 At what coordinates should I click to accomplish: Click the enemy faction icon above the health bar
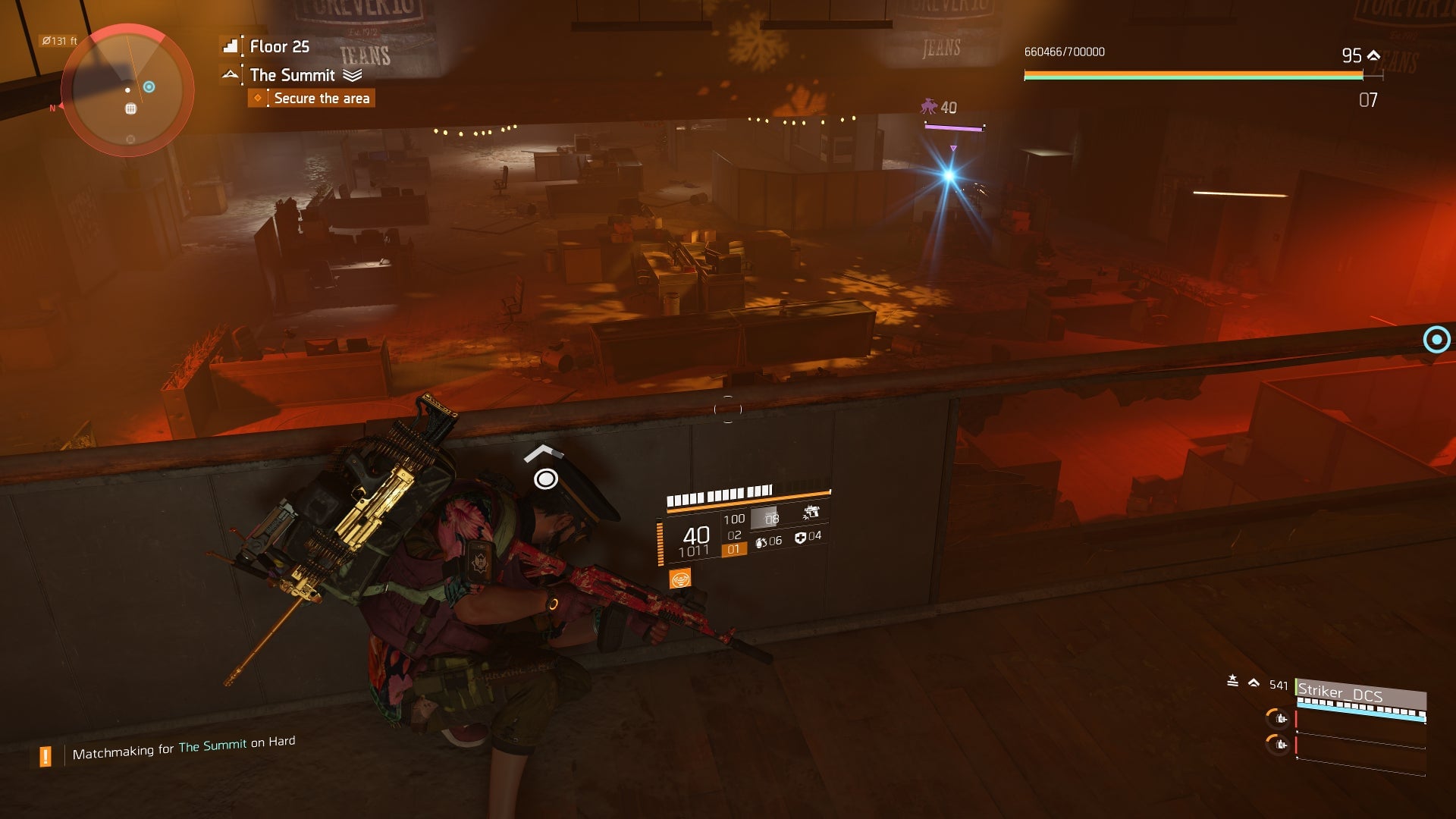[x=927, y=106]
